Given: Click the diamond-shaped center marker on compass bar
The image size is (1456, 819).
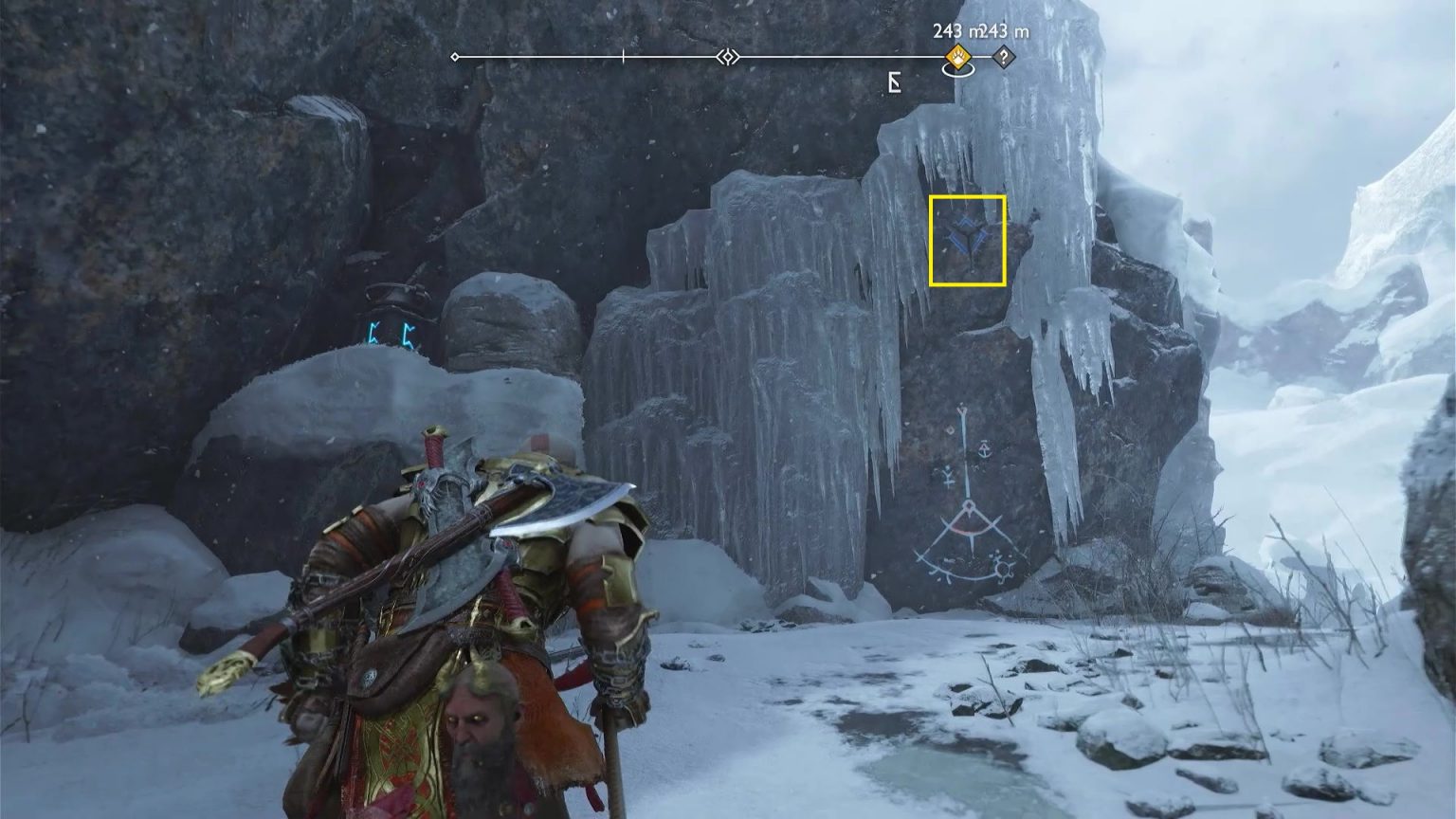Looking at the screenshot, I should click(728, 57).
